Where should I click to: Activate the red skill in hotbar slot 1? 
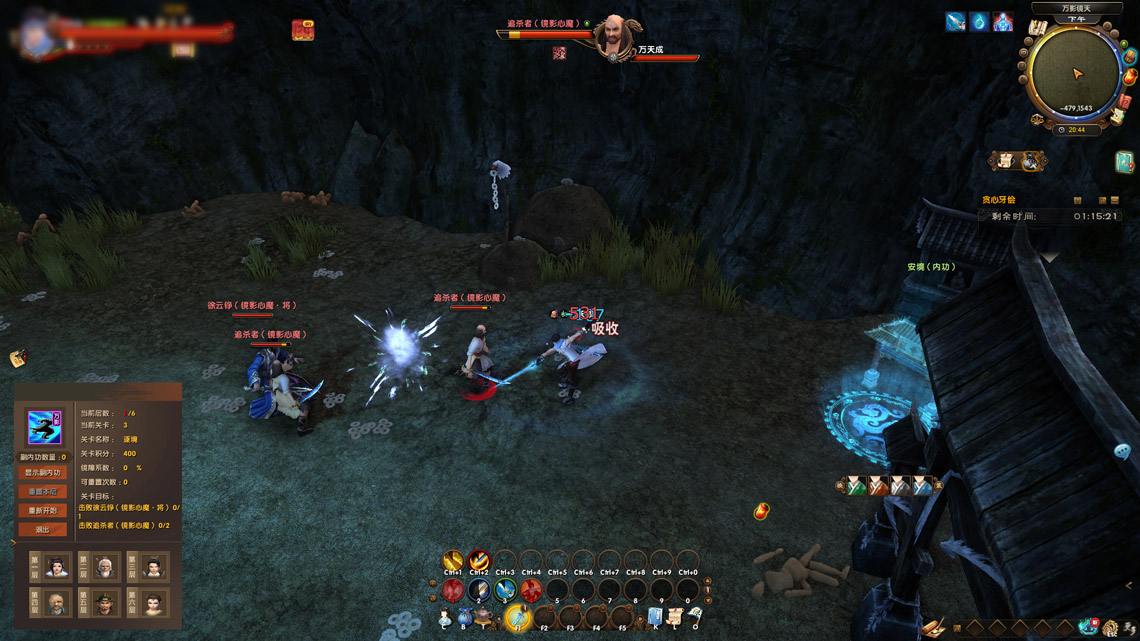coord(453,590)
